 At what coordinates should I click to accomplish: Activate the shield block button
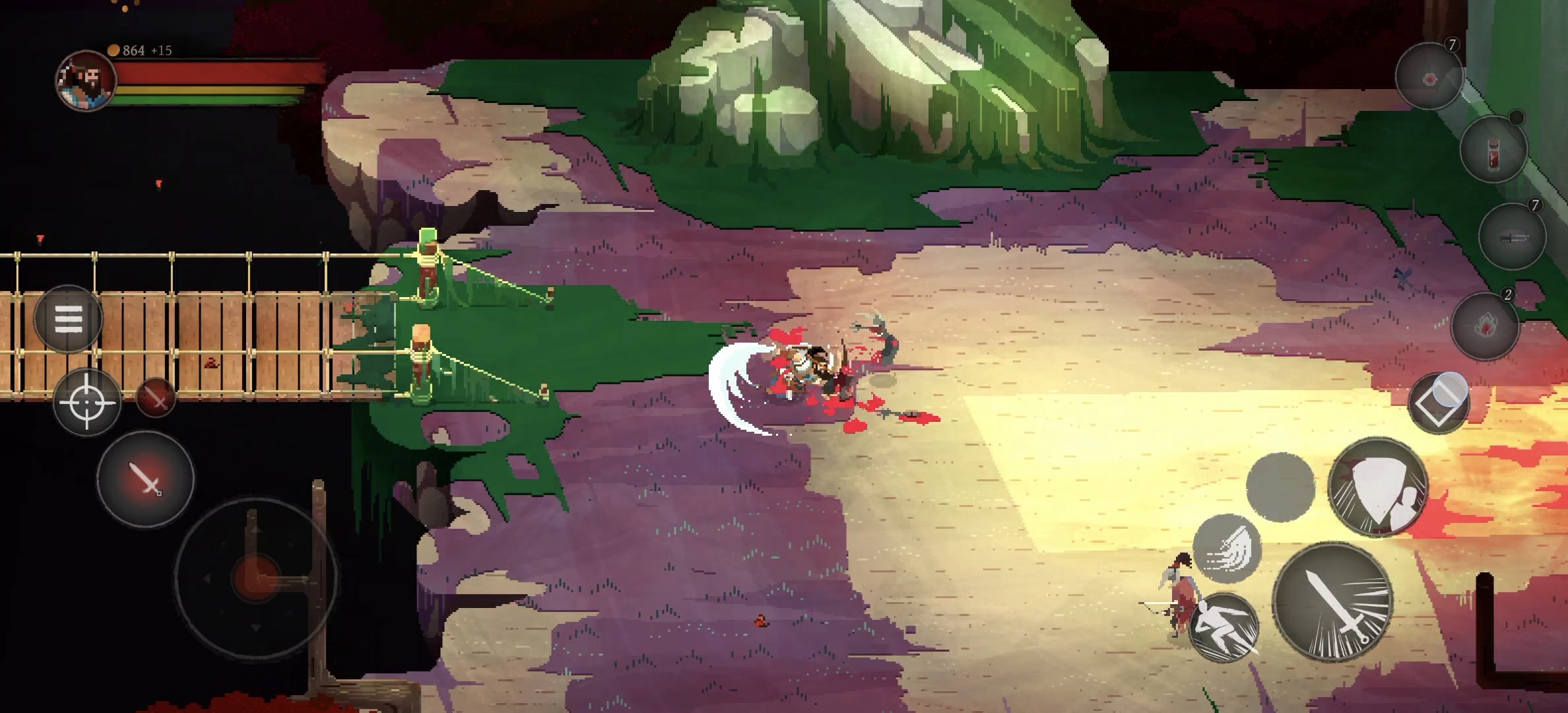(1377, 487)
